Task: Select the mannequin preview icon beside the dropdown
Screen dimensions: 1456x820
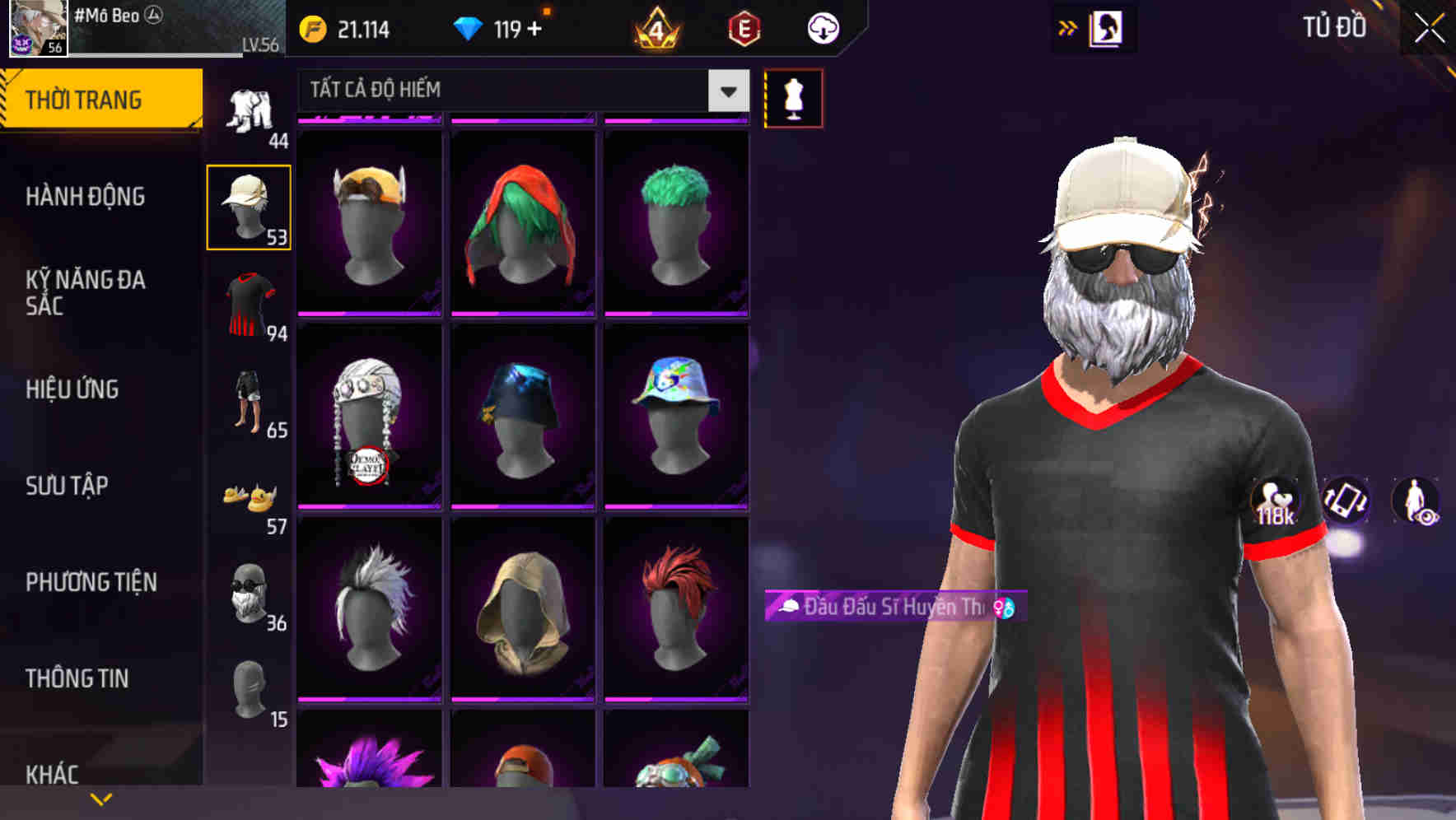Action: pos(793,97)
